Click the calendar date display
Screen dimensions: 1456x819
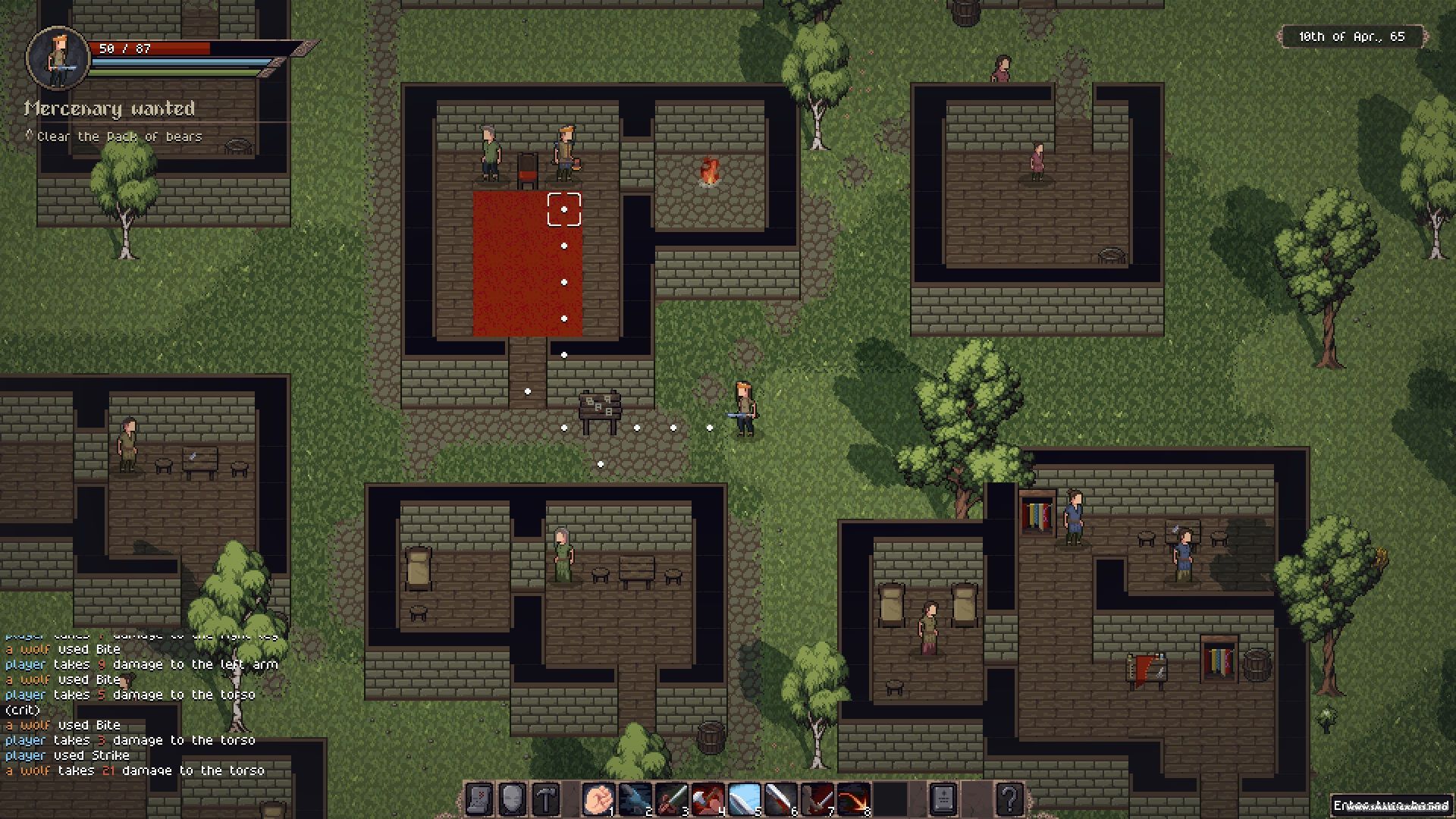[1351, 36]
